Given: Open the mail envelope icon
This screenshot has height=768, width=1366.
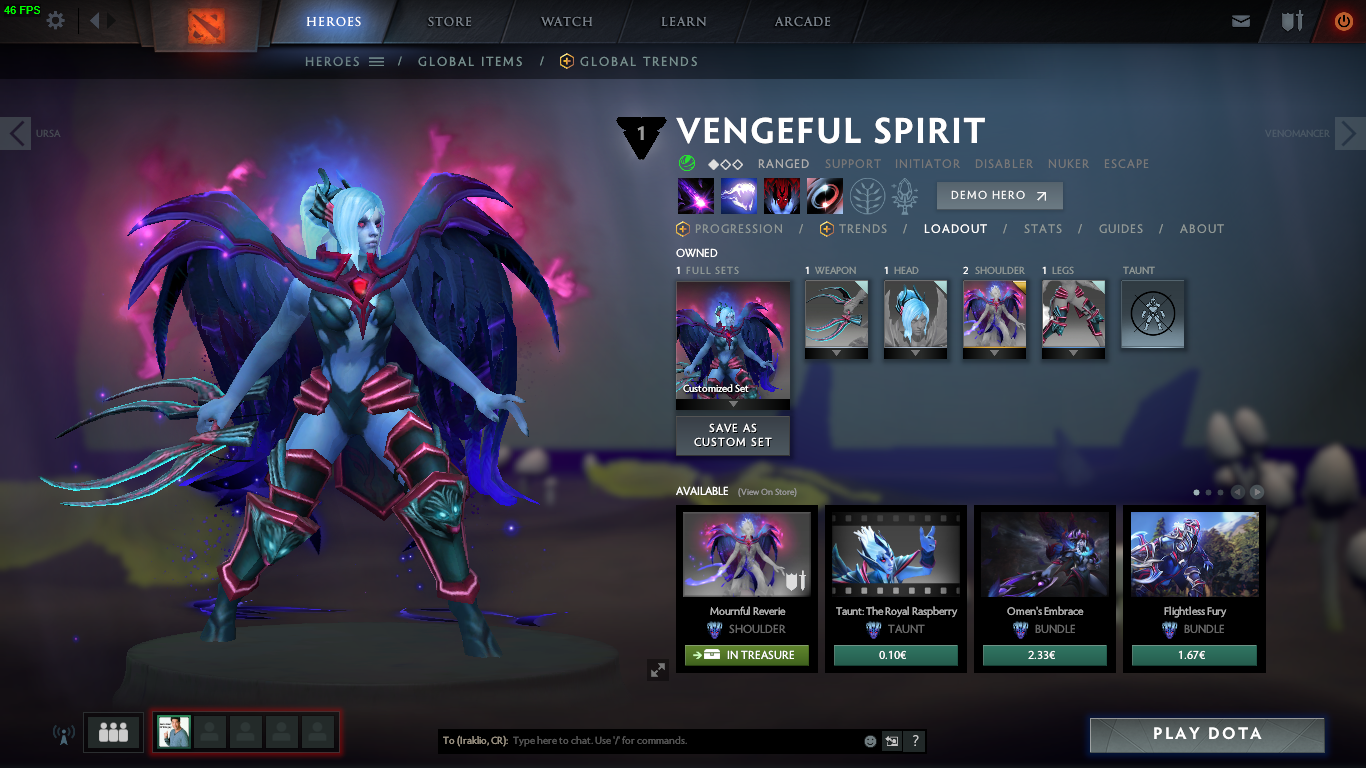Looking at the screenshot, I should coord(1241,21).
